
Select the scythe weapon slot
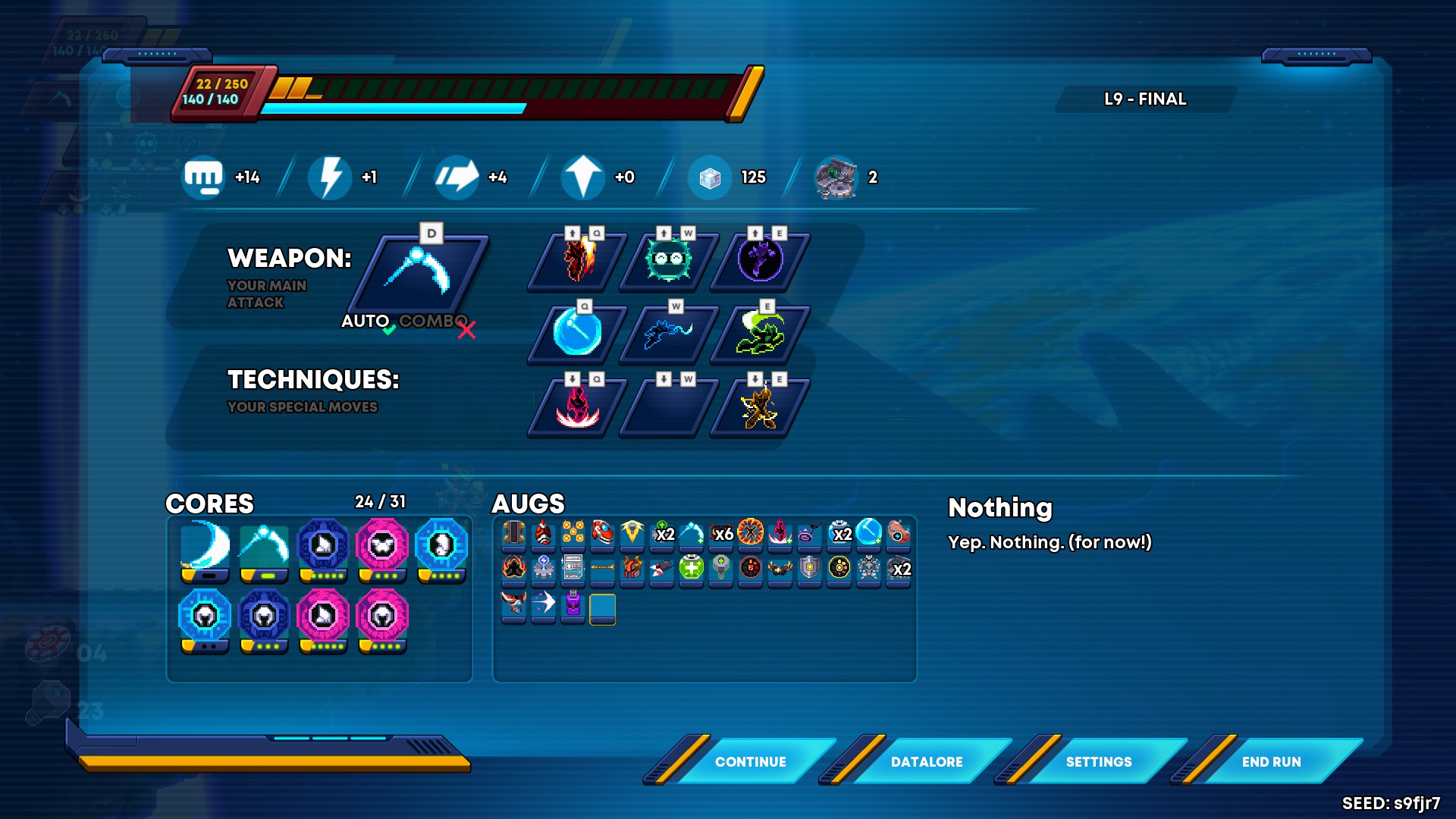click(x=419, y=271)
